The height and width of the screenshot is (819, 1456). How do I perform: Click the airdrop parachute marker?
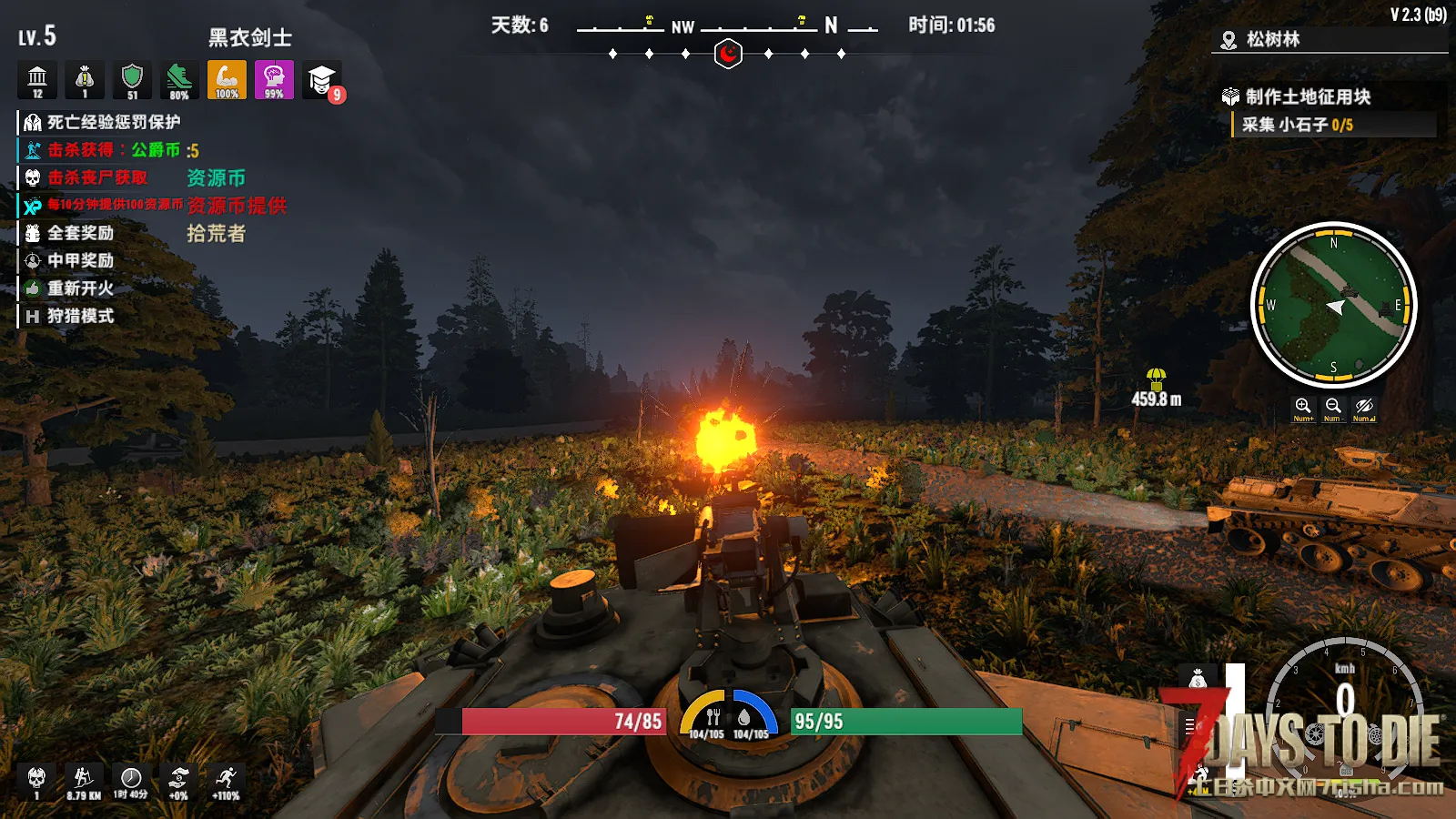(x=1156, y=378)
